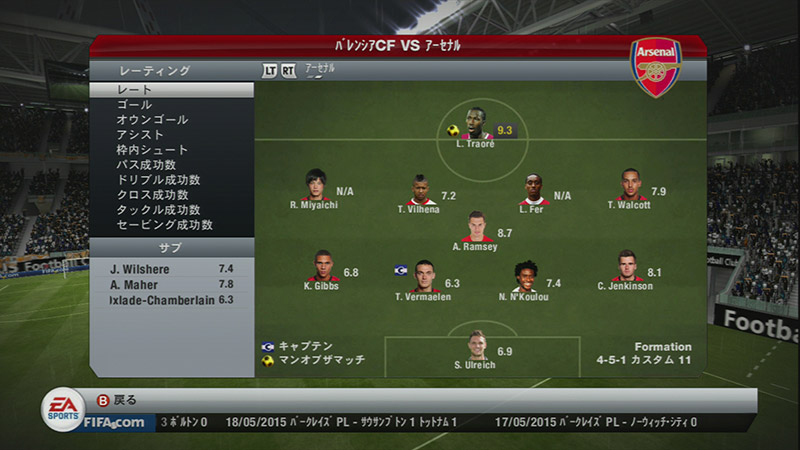Choose the クロス成功数 entry
Viewport: 800px width, 450px height.
click(170, 195)
